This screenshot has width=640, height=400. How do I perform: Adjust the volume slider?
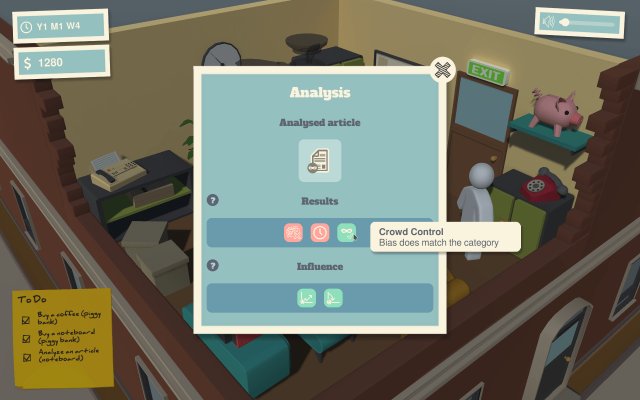[590, 21]
